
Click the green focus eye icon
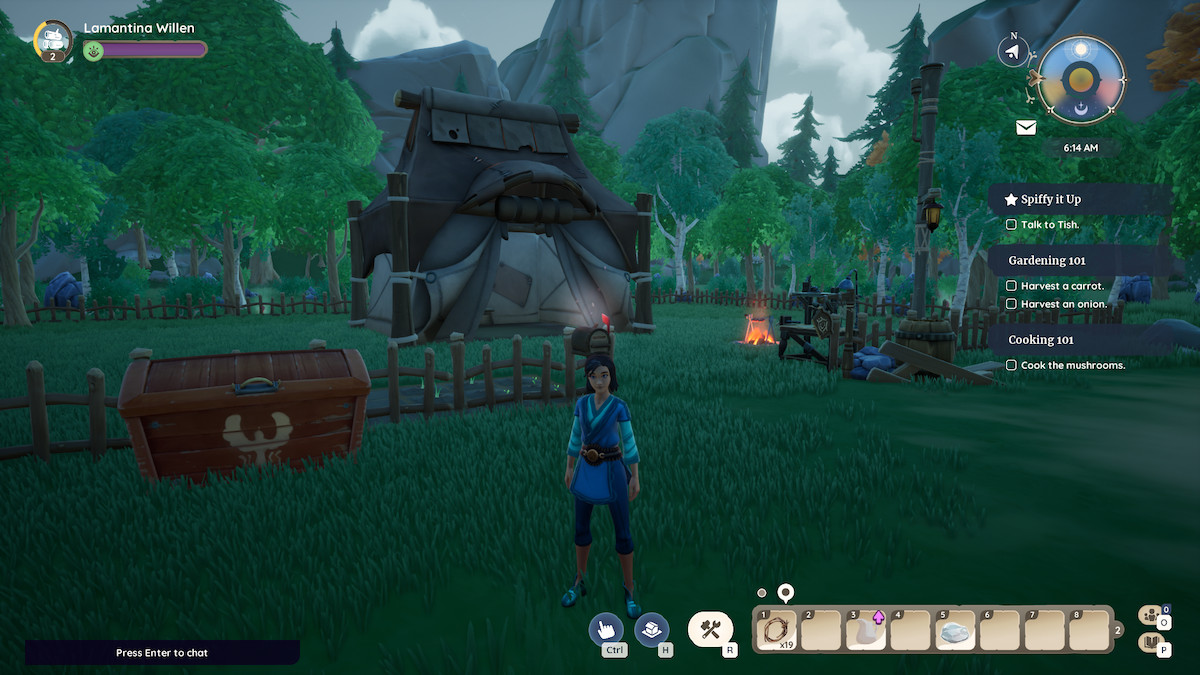click(94, 50)
